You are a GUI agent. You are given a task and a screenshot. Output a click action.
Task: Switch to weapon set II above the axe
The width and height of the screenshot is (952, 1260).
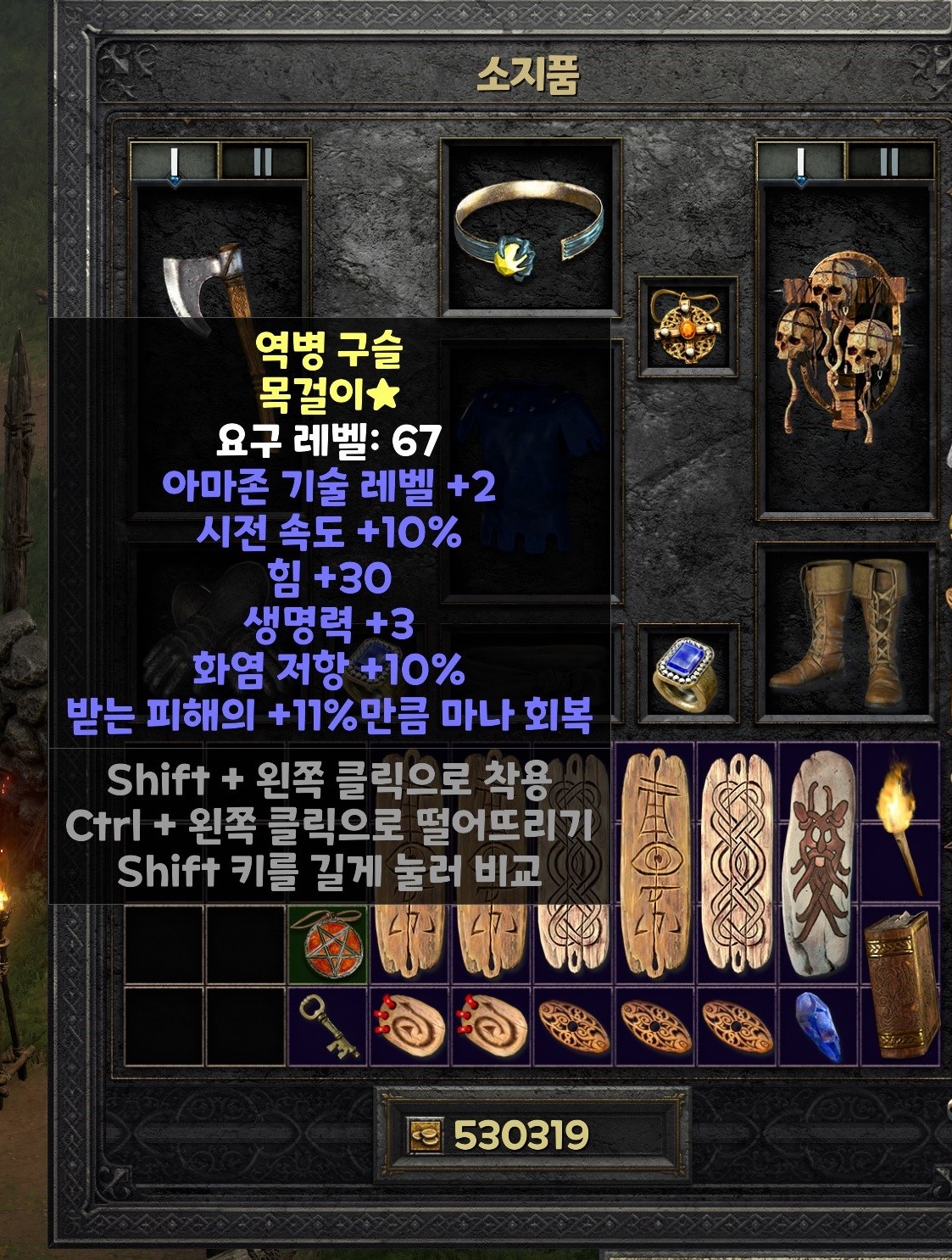(263, 161)
